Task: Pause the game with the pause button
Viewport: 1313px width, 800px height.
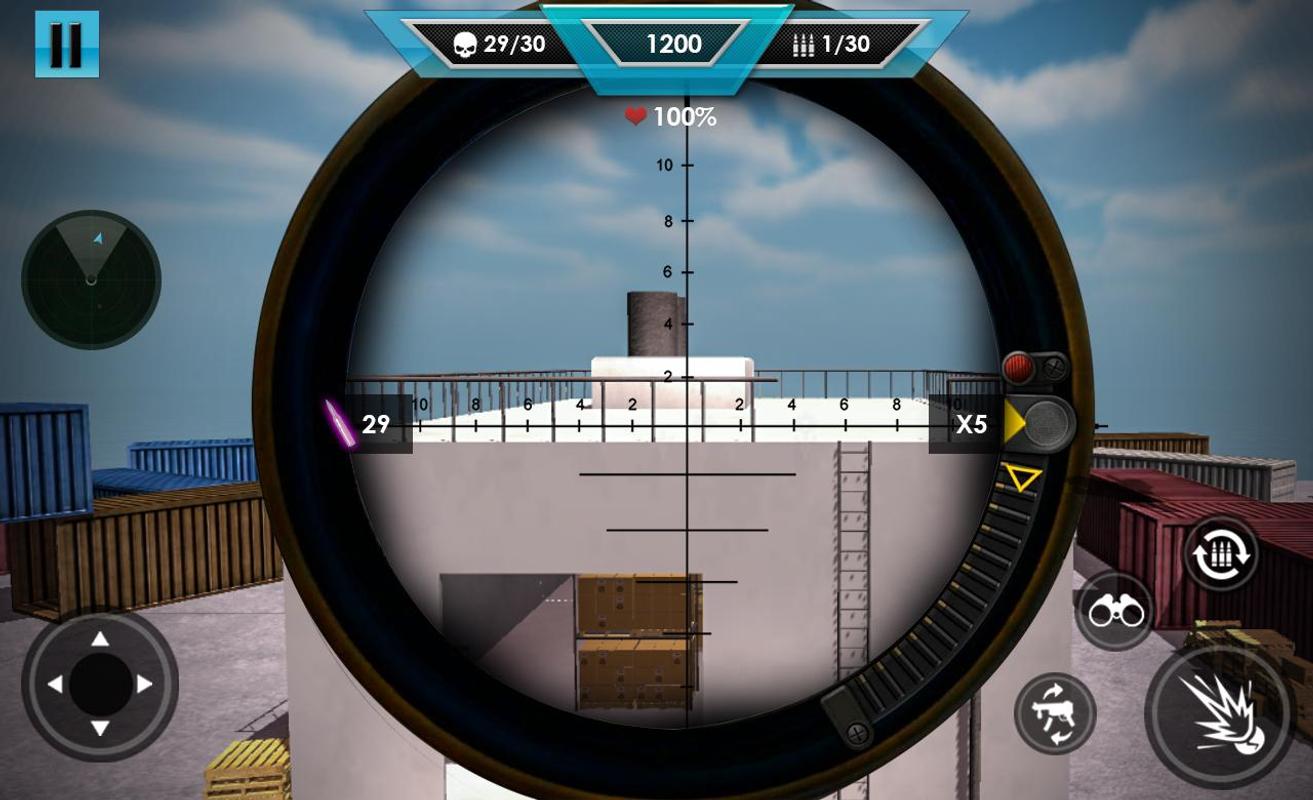Action: tap(67, 44)
